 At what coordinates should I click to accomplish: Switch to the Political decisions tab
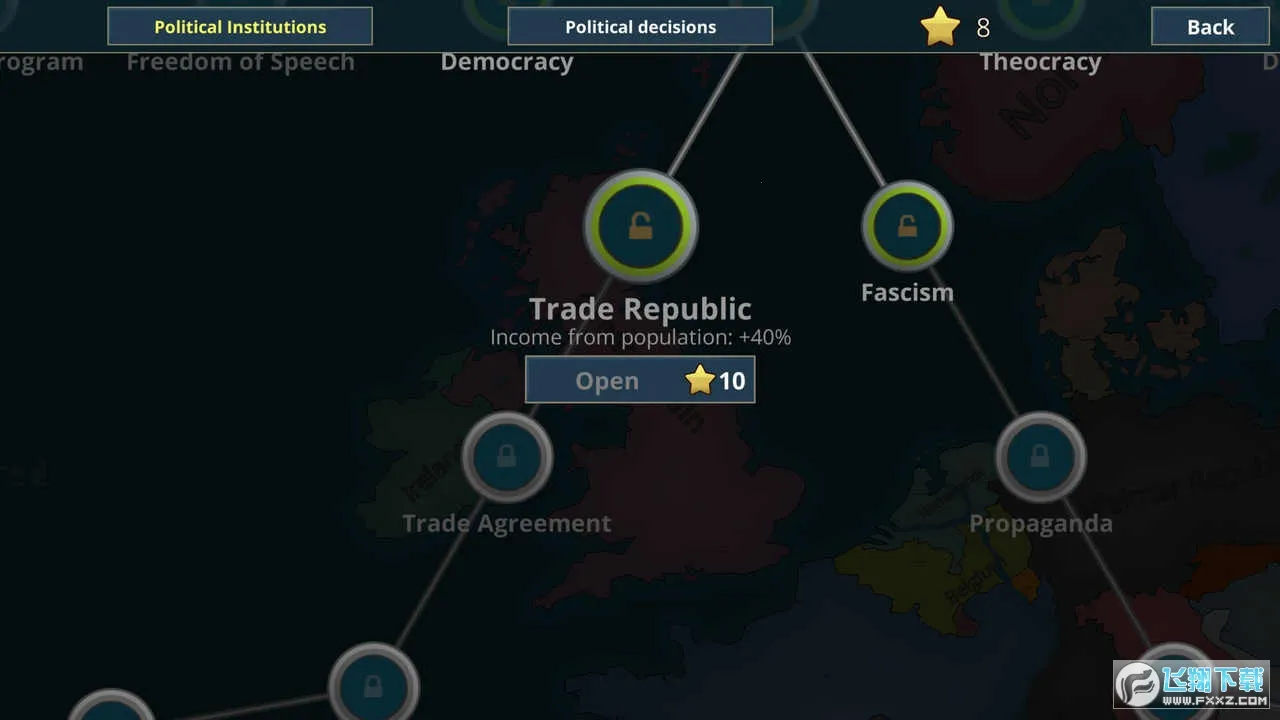click(640, 26)
